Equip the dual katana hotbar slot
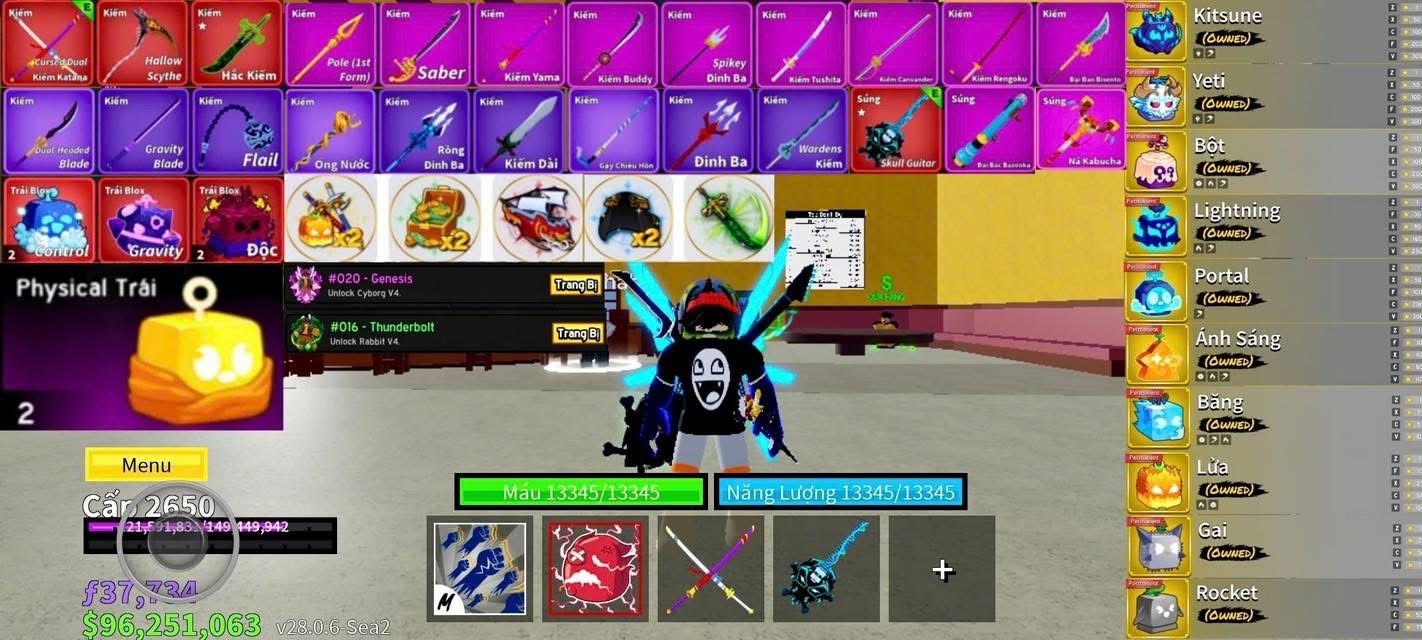The width and height of the screenshot is (1422, 640). pyautogui.click(x=710, y=568)
